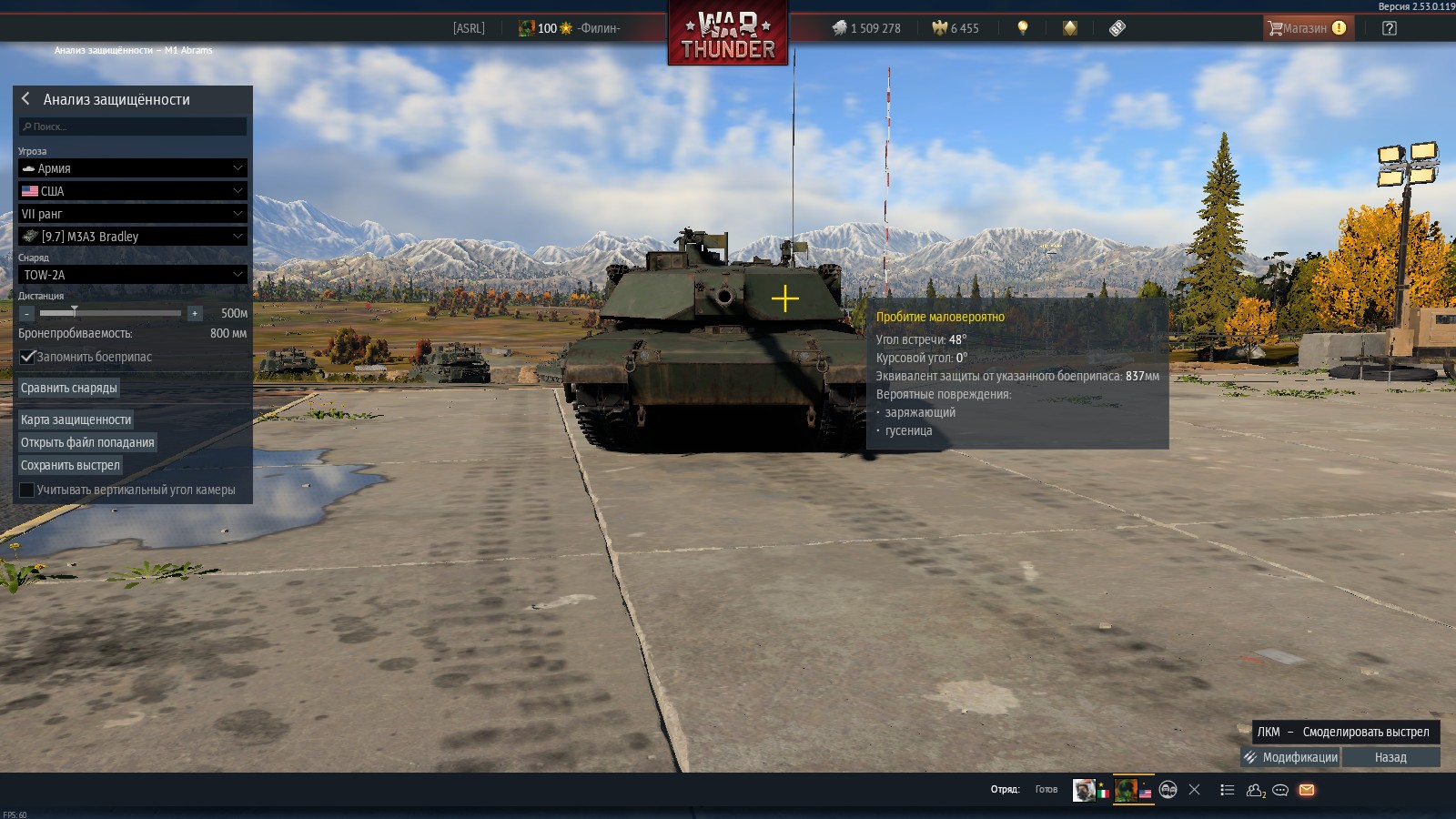Open the M3A3 Bradley vehicle dropdown
This screenshot has height=819, width=1456.
133,237
